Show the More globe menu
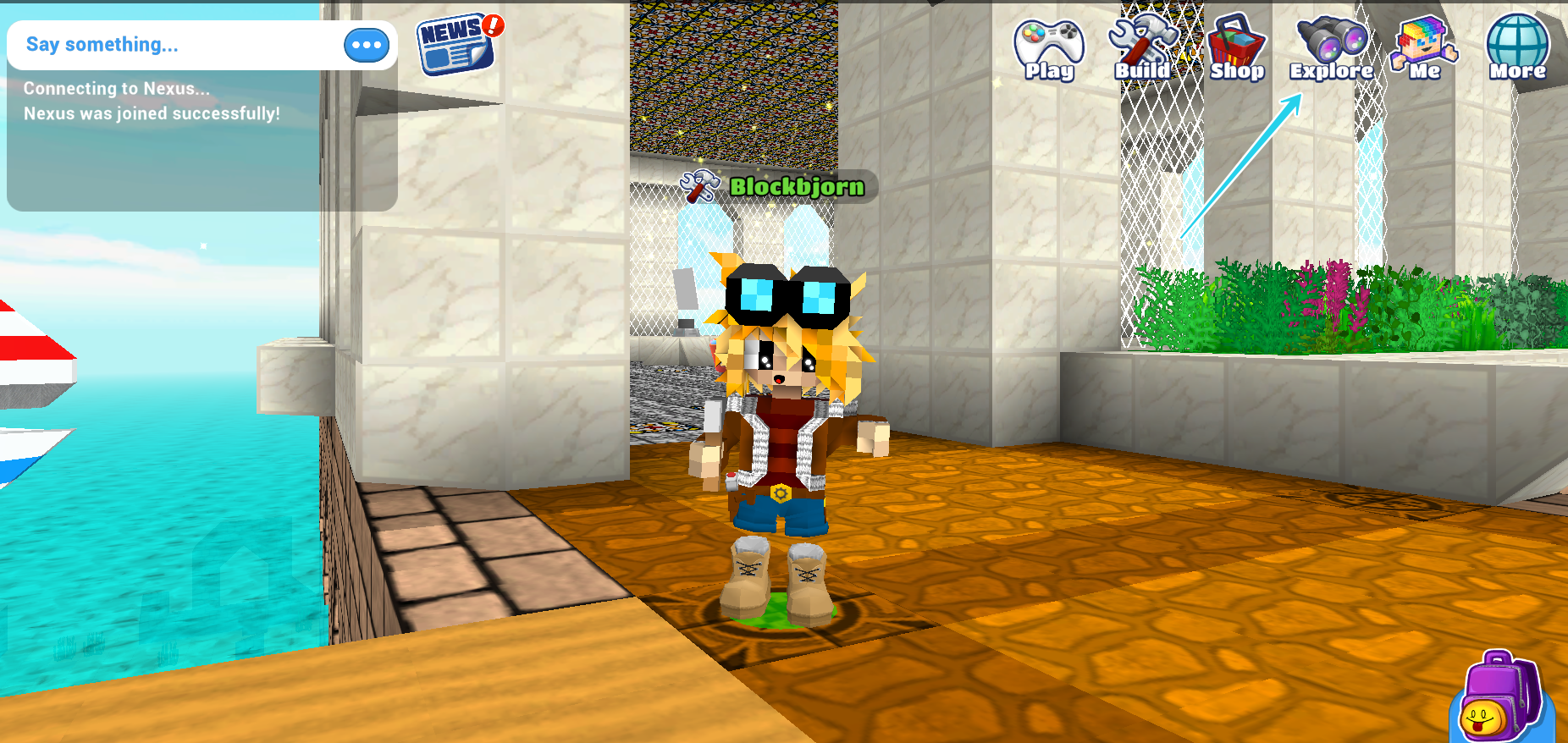This screenshot has height=743, width=1568. (x=1517, y=49)
